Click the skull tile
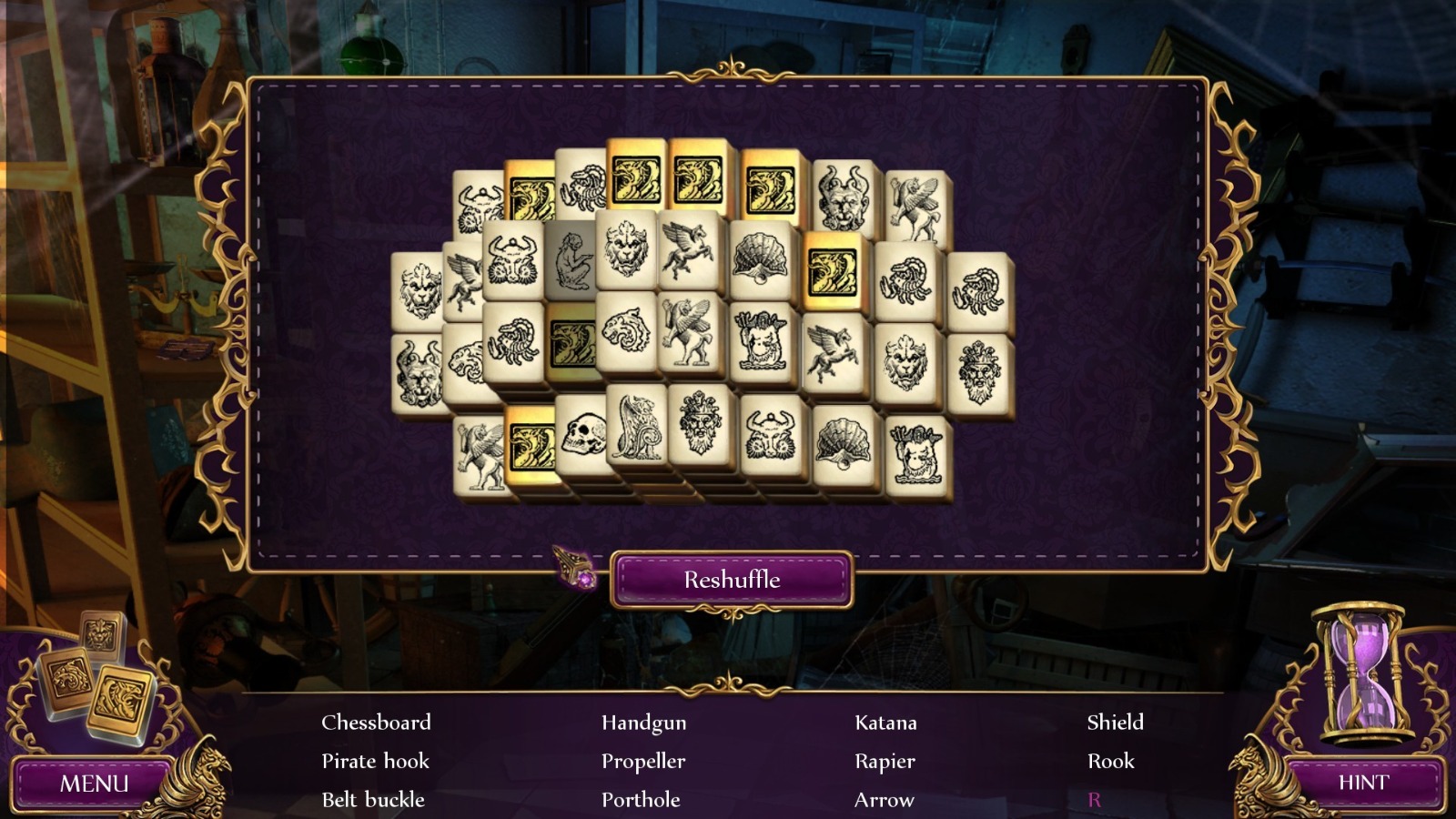This screenshot has height=819, width=1456. [583, 435]
